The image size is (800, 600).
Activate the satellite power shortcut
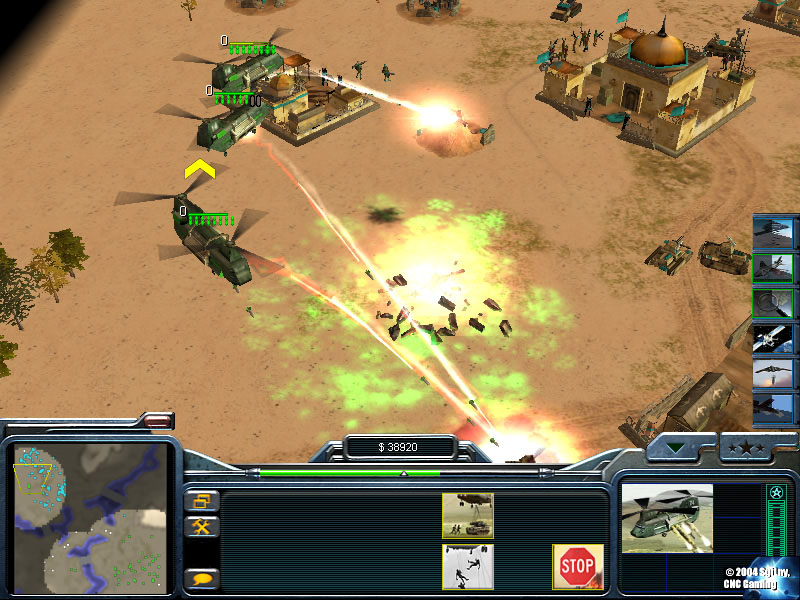[772, 337]
